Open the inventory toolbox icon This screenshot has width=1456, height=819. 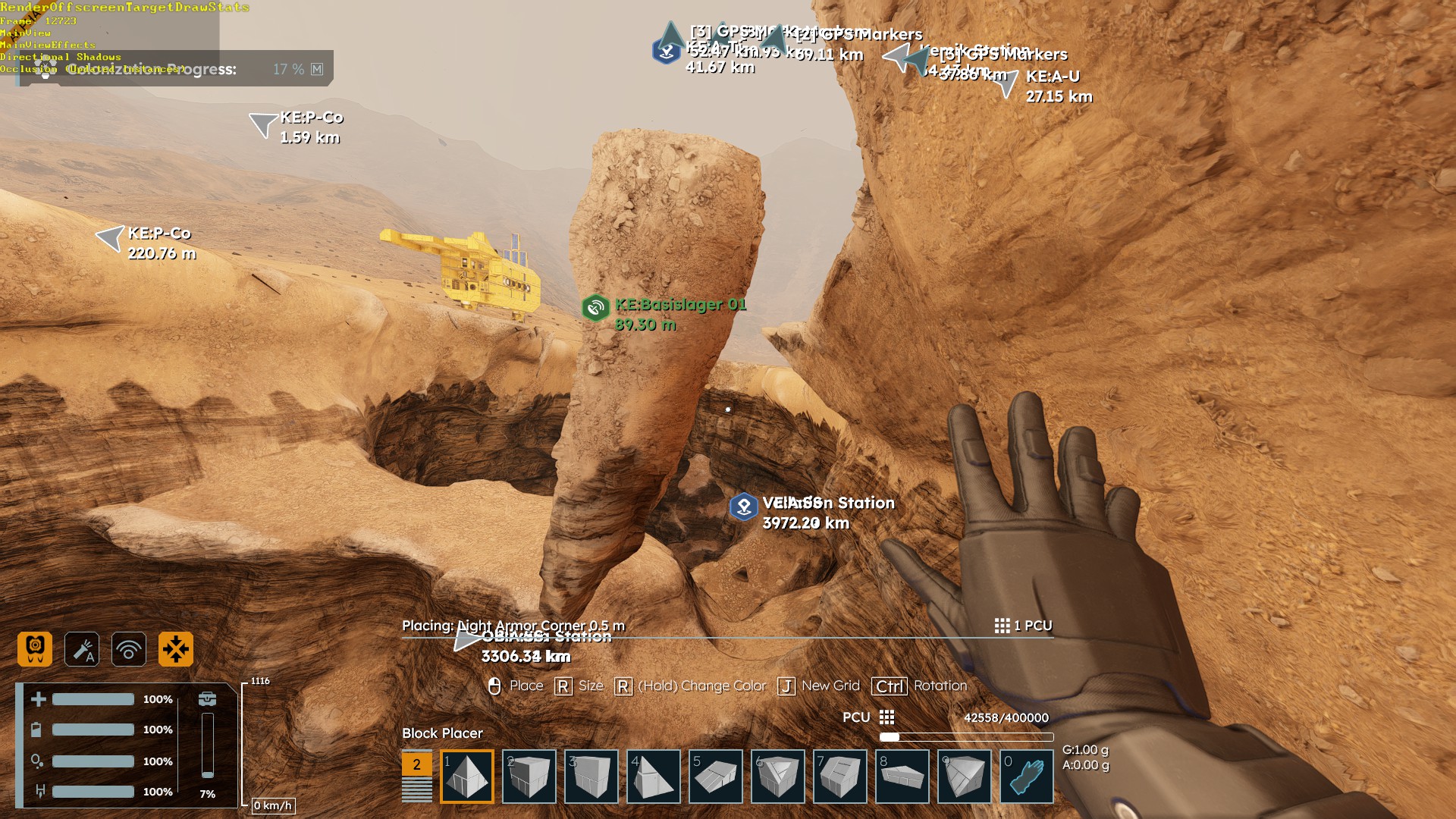pyautogui.click(x=207, y=699)
